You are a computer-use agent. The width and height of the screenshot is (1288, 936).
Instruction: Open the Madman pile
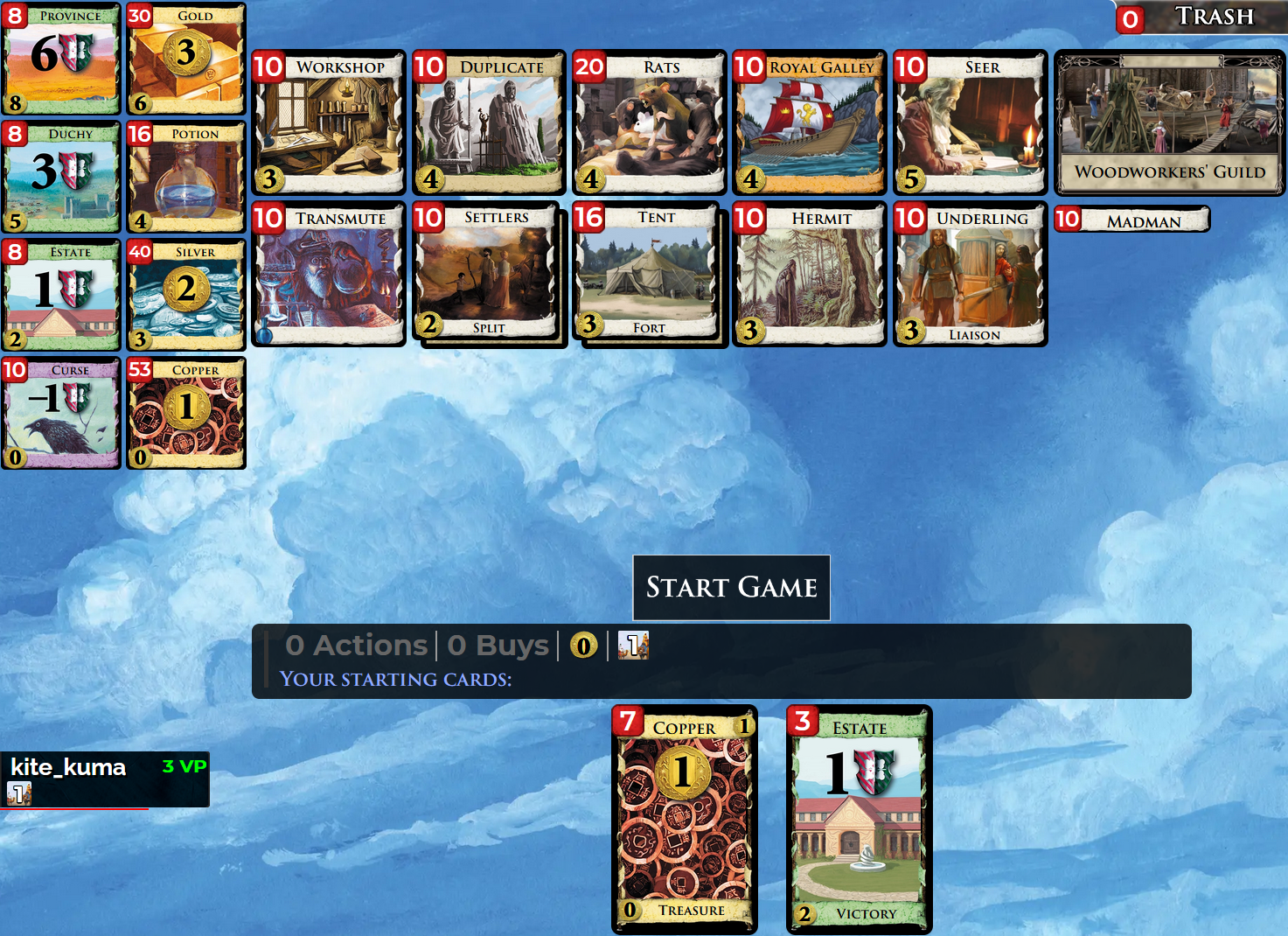click(1131, 220)
